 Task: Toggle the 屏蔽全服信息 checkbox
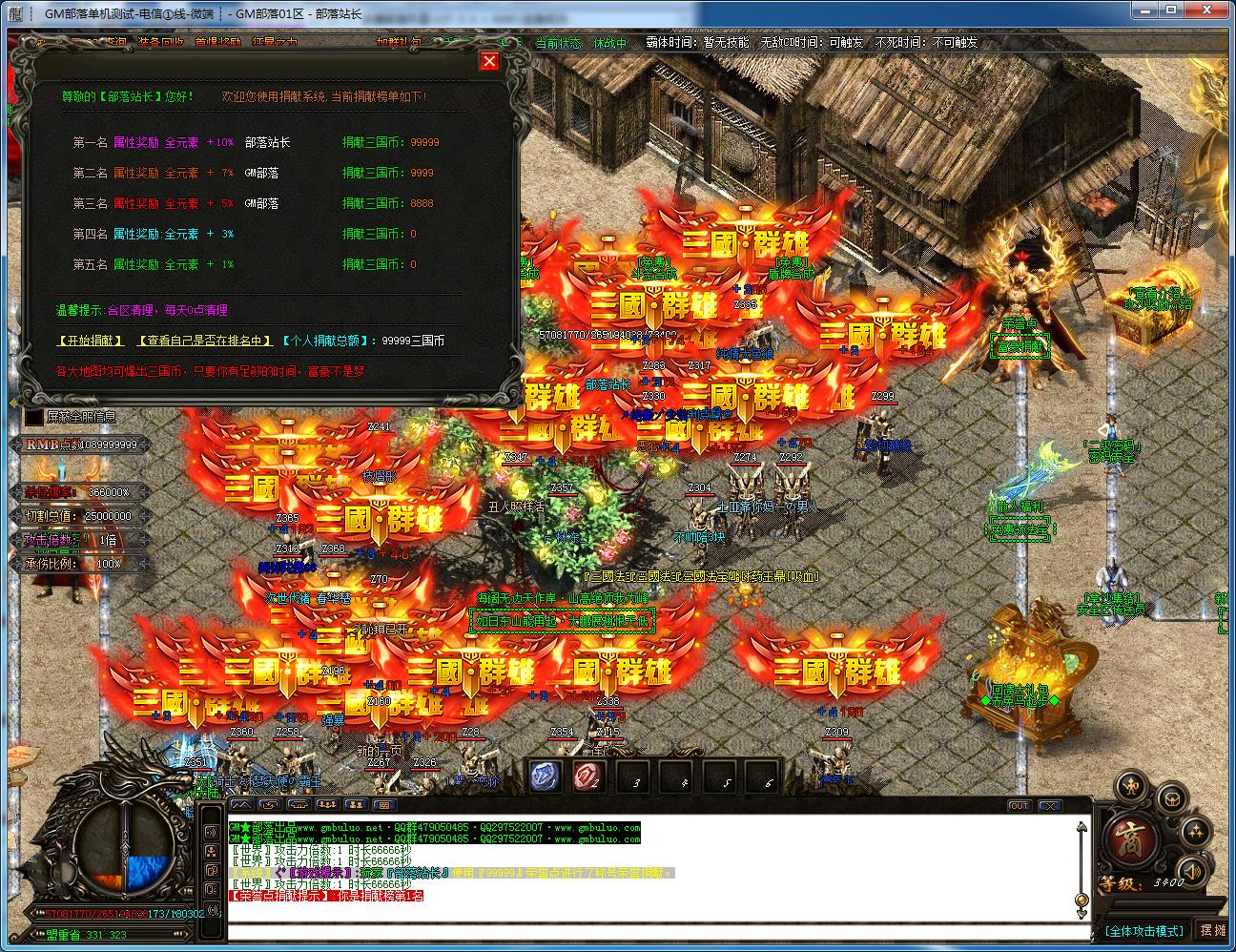pos(34,417)
